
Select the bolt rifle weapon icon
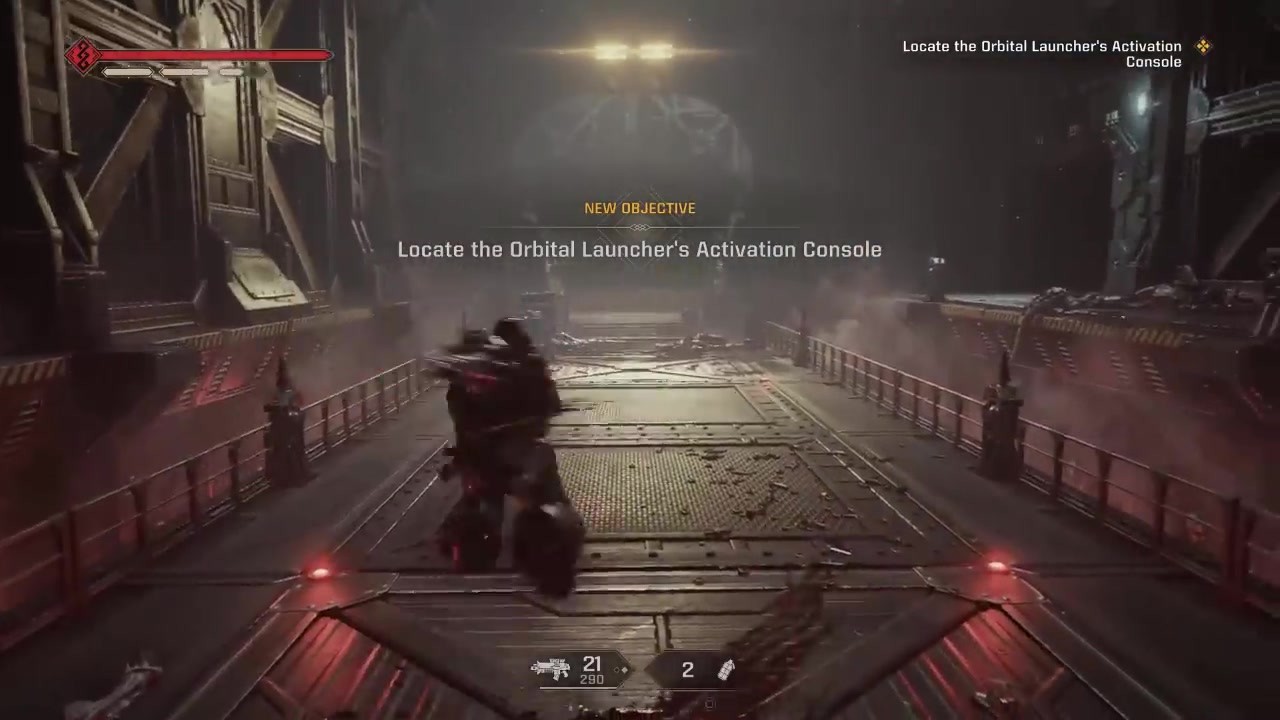point(551,669)
